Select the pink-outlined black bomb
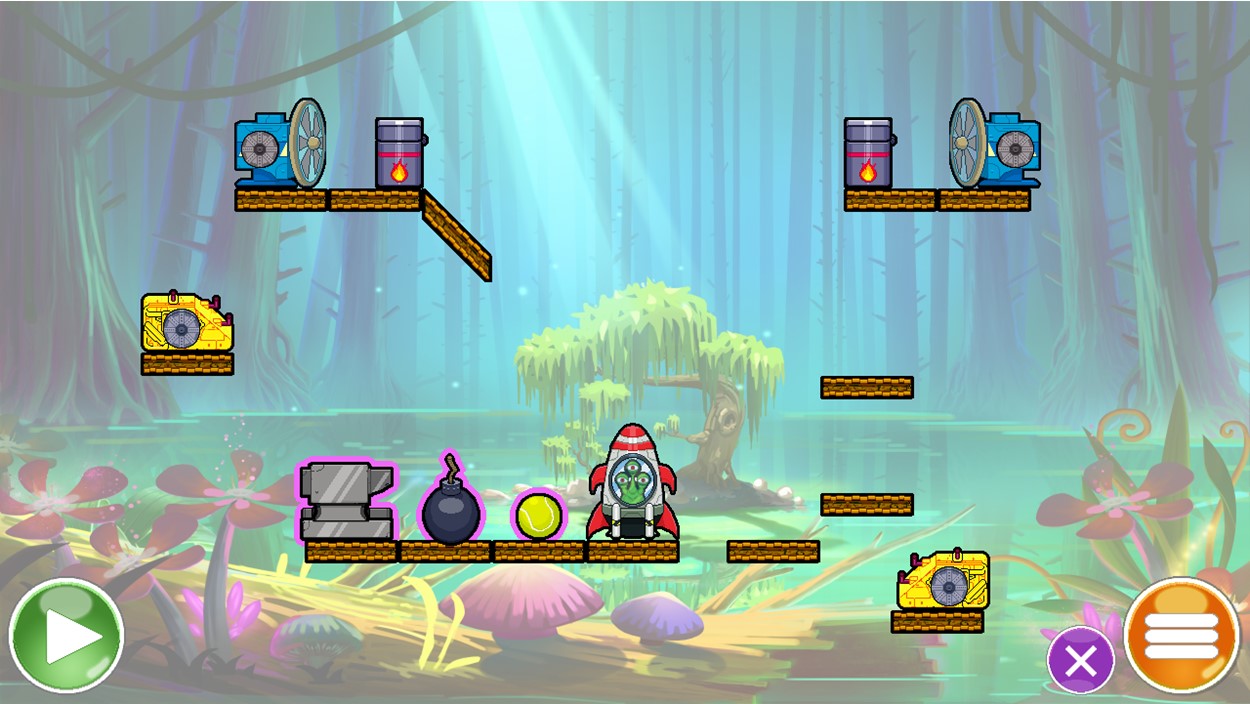The height and width of the screenshot is (704, 1250). 451,506
